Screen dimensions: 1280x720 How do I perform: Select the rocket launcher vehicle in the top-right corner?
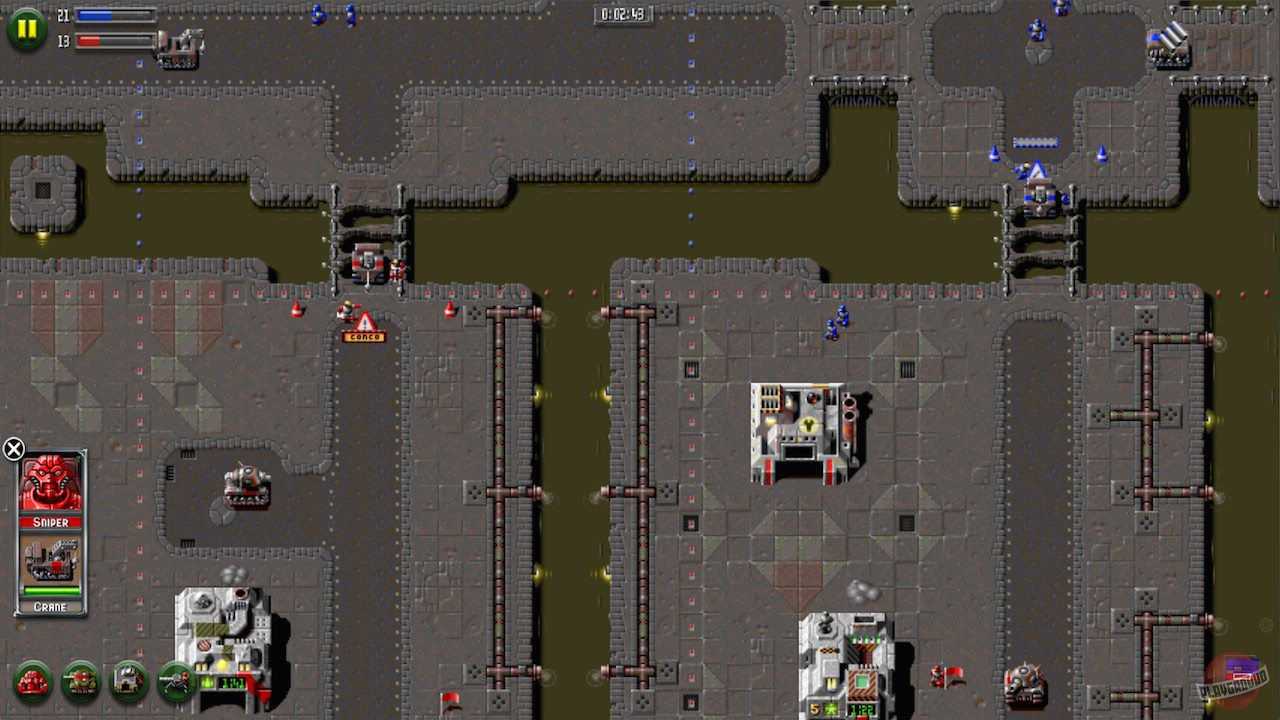click(1168, 45)
